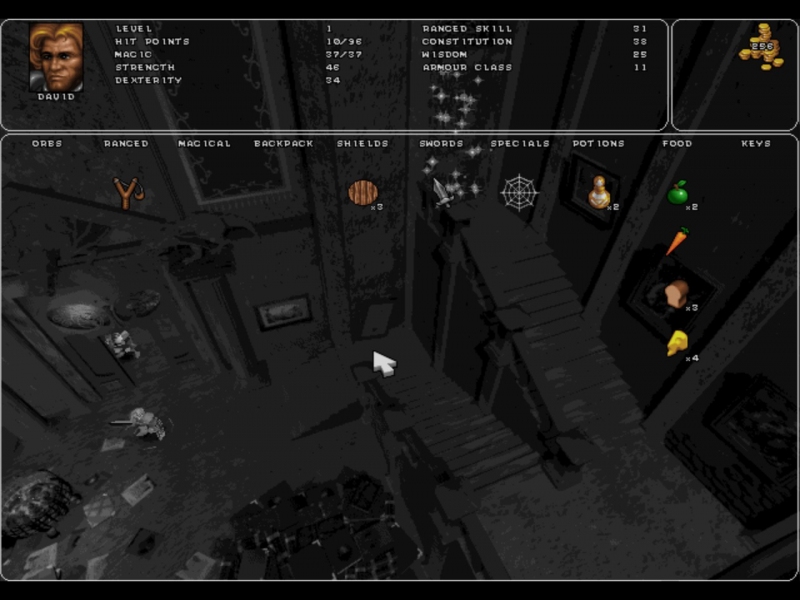800x600 pixels.
Task: Click the yellow cheese wedge
Action: 677,343
